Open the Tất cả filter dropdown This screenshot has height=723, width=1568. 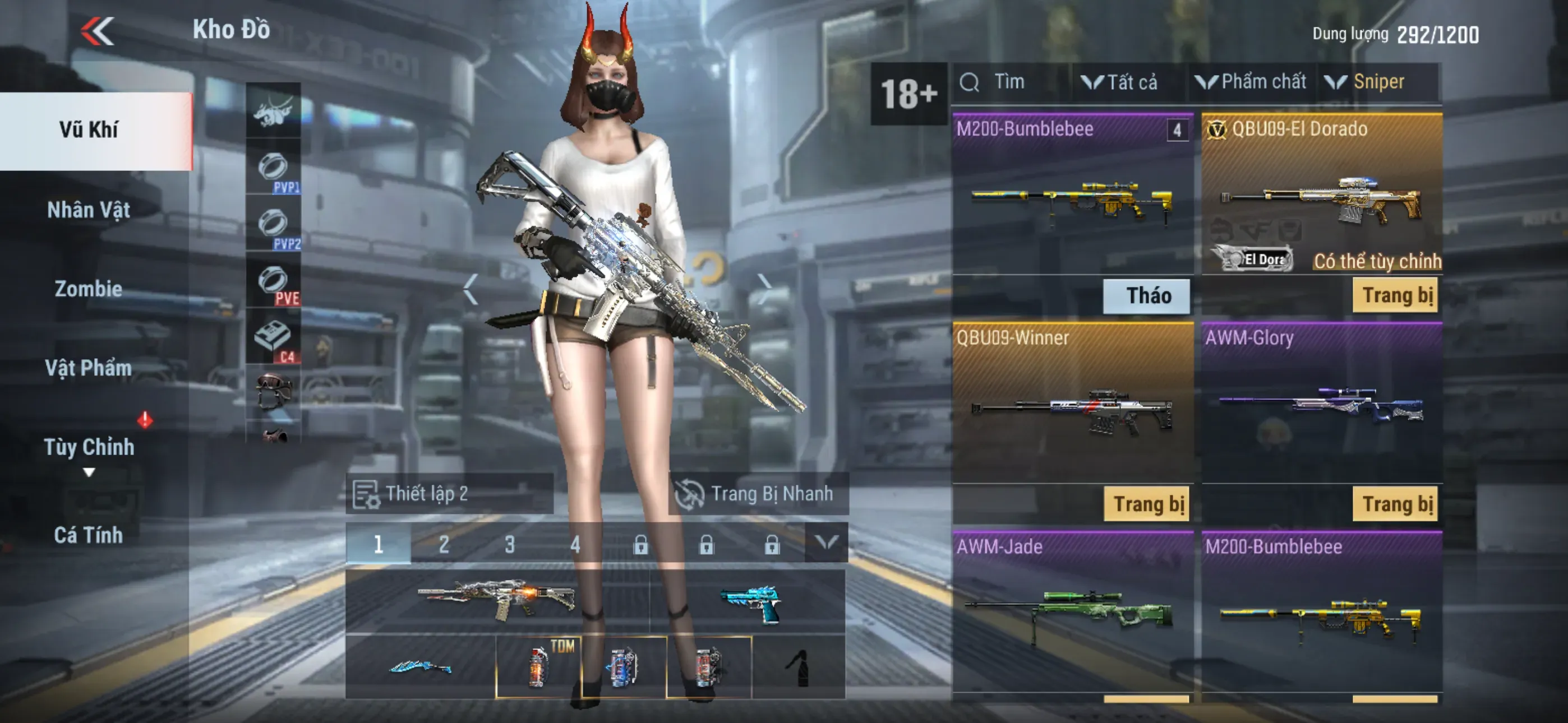coord(1120,82)
